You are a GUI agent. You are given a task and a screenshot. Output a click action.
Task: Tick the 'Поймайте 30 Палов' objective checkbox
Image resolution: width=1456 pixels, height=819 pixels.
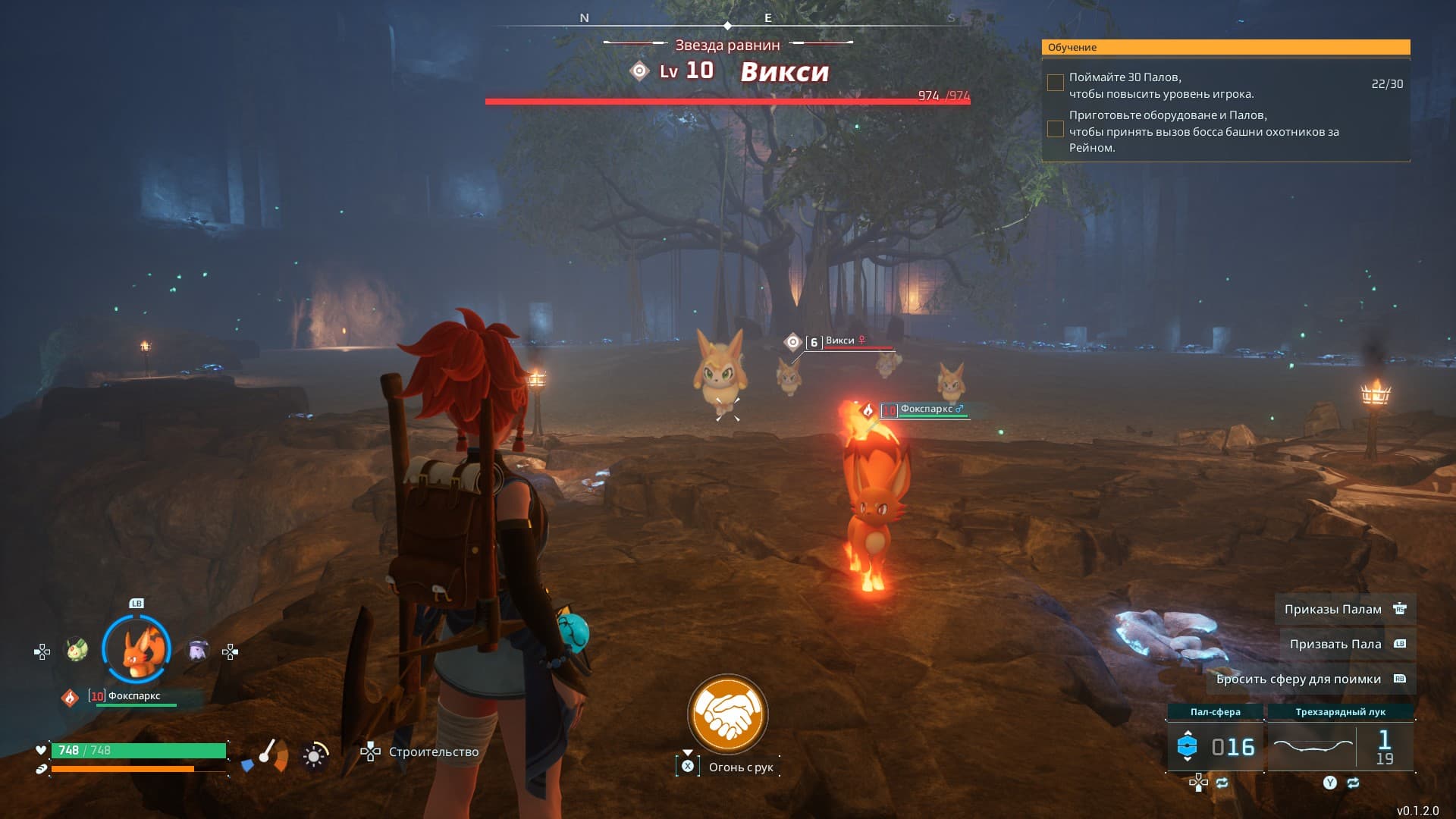click(1055, 83)
